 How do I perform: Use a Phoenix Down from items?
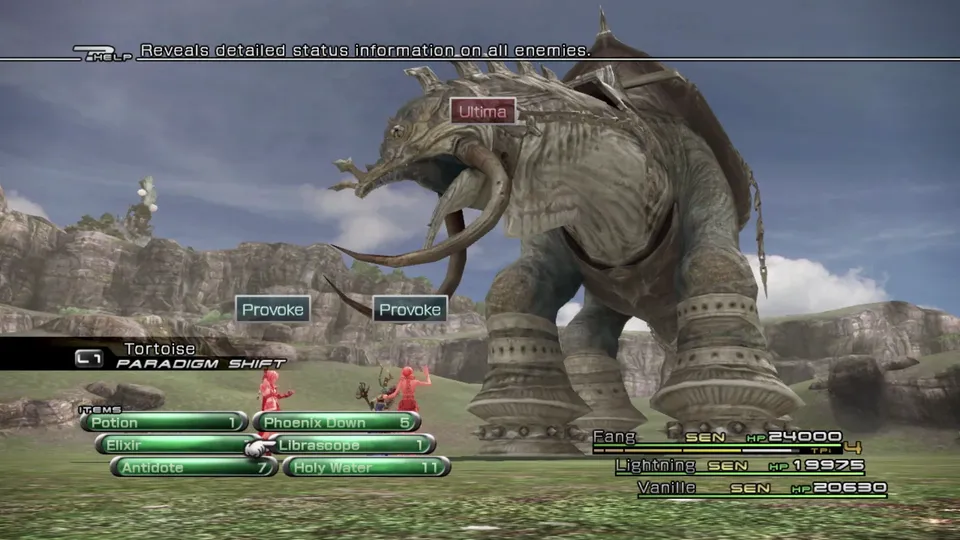pyautogui.click(x=336, y=422)
